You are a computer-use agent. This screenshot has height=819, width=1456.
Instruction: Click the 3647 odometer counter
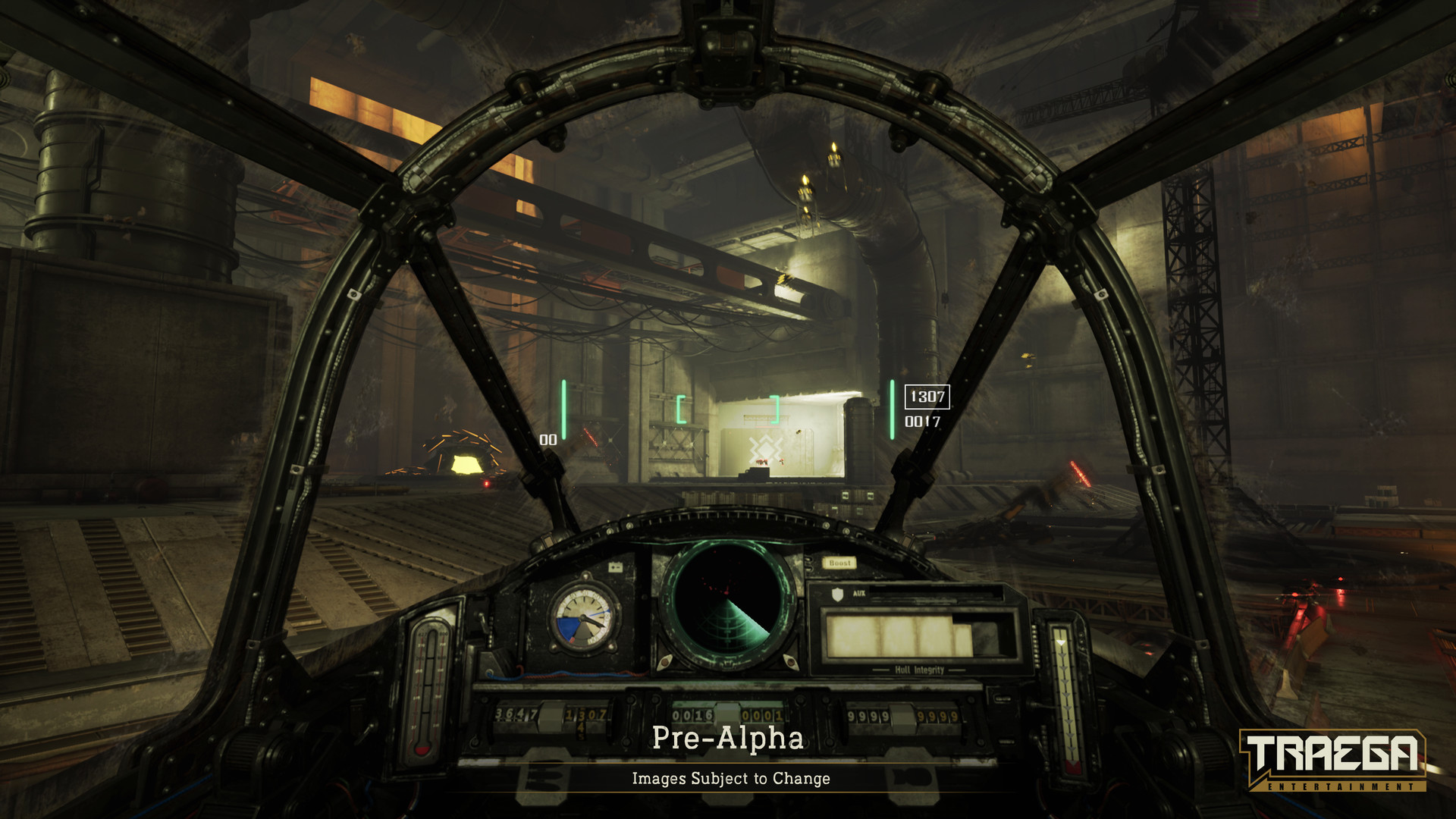pos(517,713)
